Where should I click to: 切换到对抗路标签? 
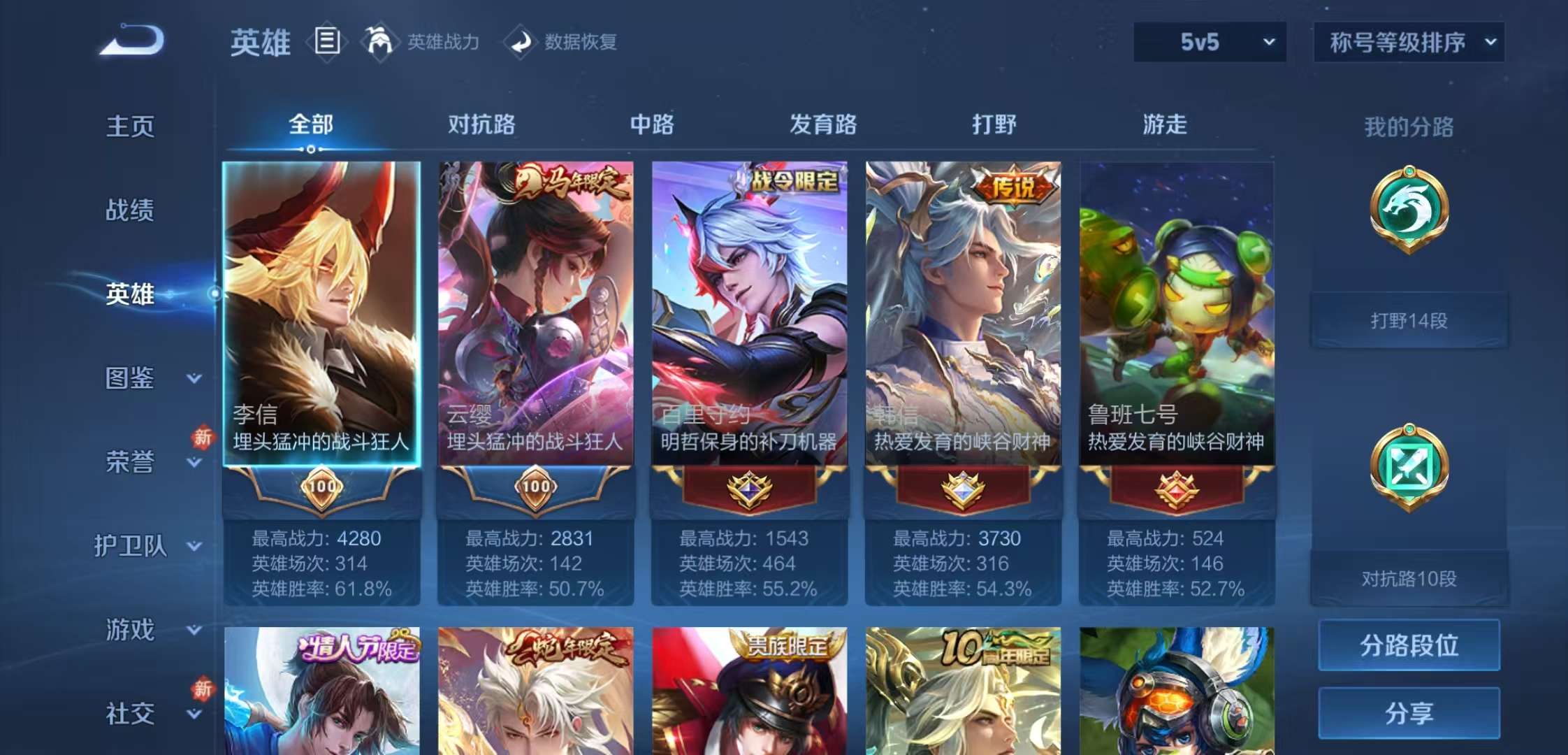482,124
